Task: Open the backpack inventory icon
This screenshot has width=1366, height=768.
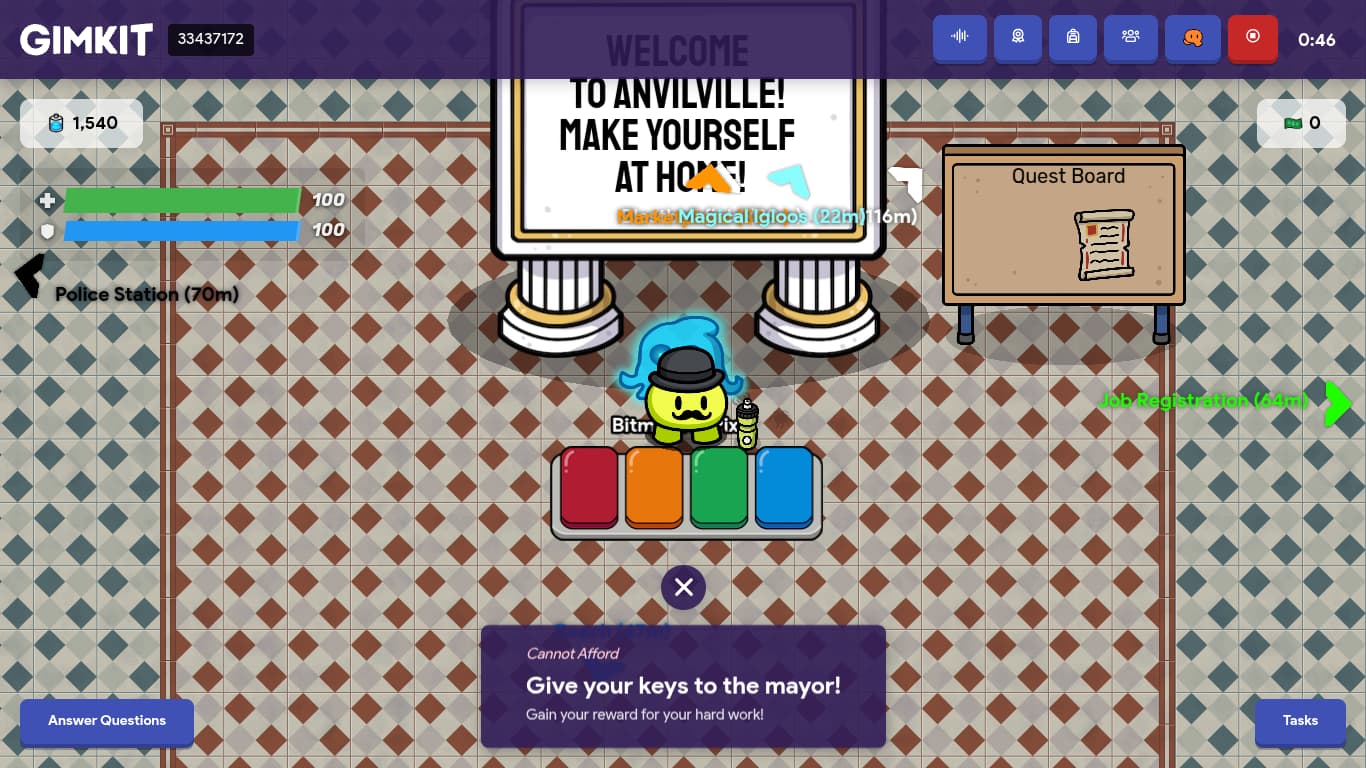Action: coord(1072,38)
